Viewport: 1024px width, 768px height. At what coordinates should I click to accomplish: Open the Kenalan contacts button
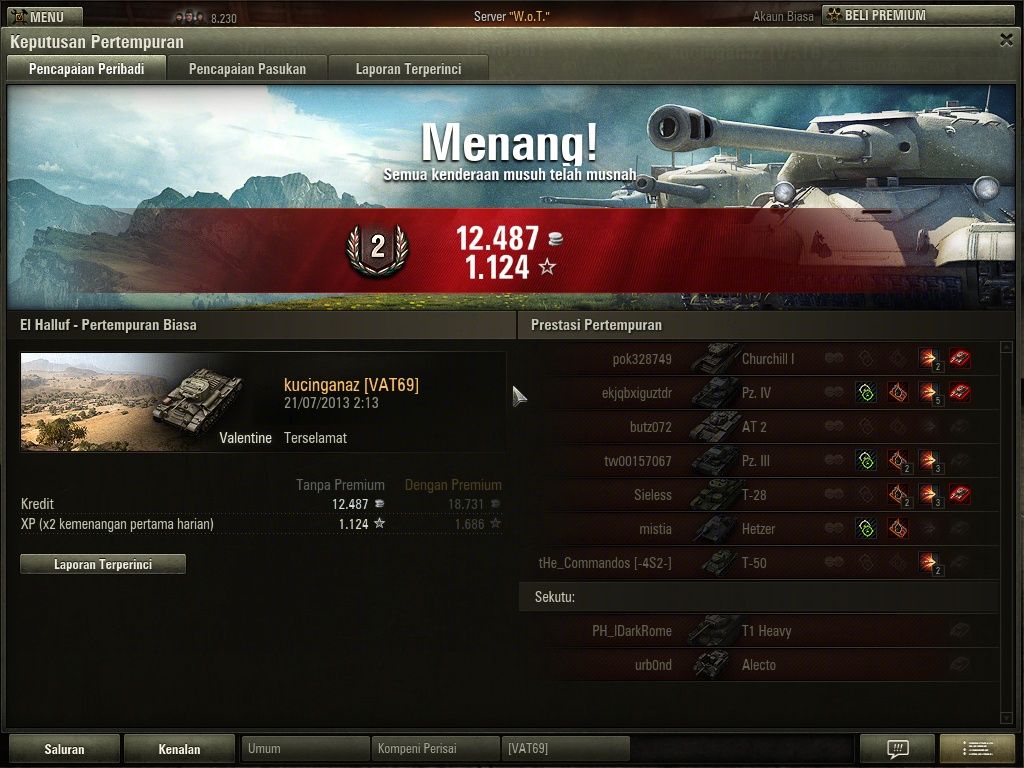click(x=179, y=749)
